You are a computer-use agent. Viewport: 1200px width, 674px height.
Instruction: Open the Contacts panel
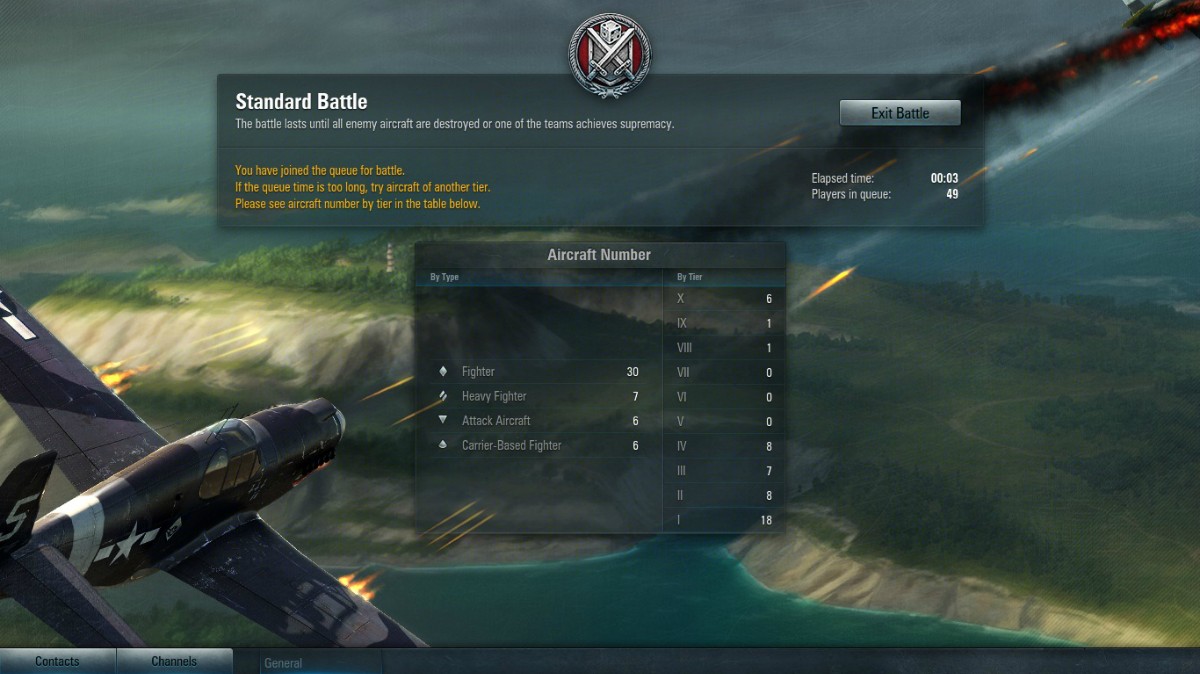[x=57, y=661]
